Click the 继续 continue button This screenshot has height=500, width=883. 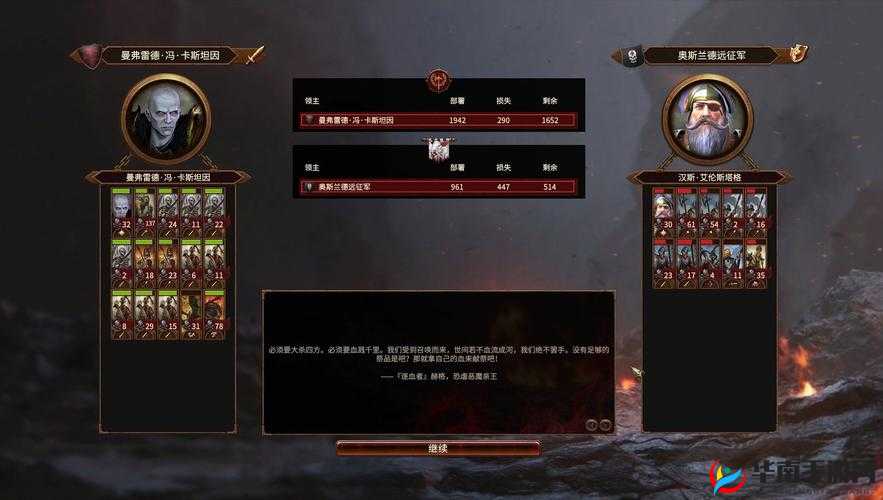(x=438, y=448)
